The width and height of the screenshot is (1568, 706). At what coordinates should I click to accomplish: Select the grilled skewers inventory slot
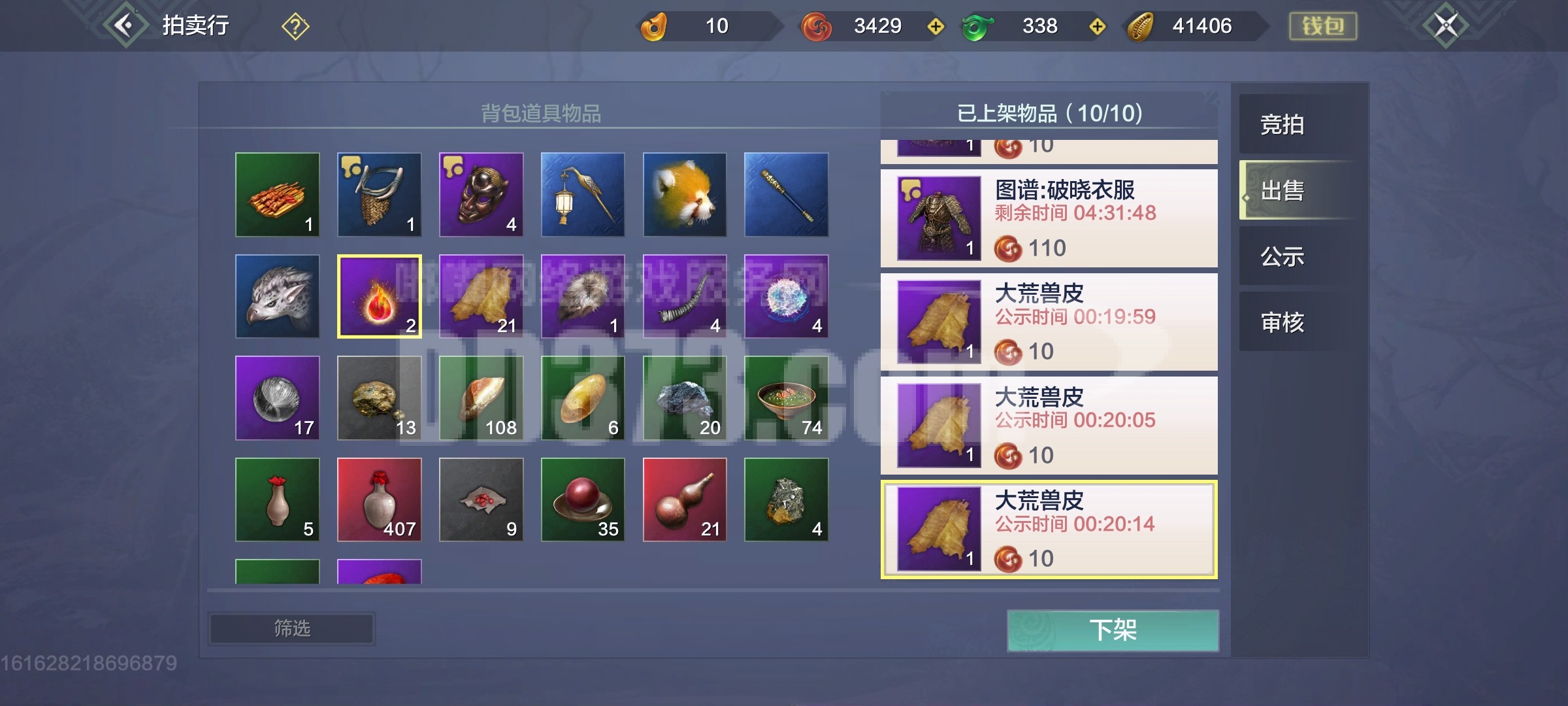click(x=278, y=195)
